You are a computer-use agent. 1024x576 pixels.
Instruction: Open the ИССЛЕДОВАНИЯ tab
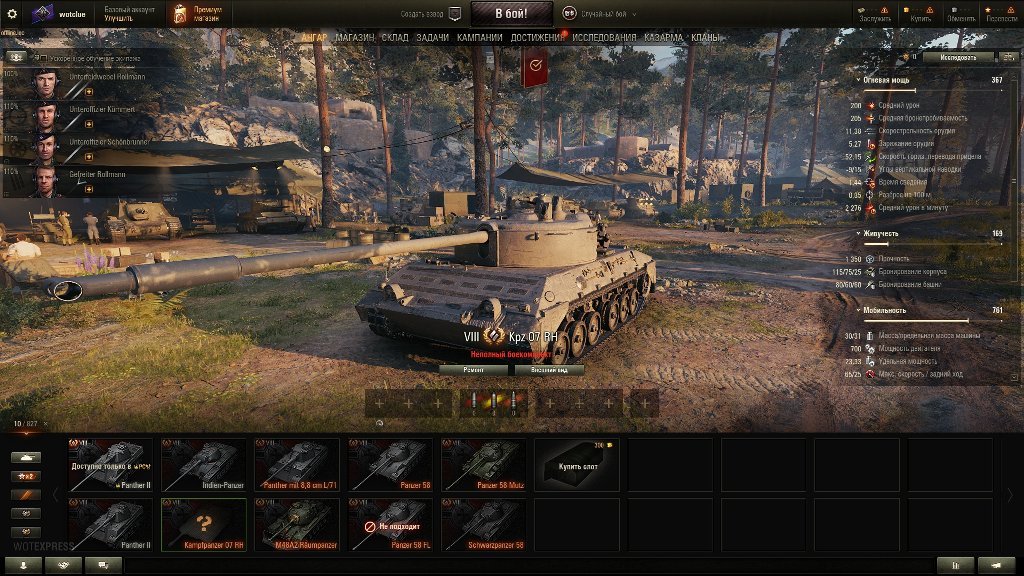pyautogui.click(x=603, y=37)
